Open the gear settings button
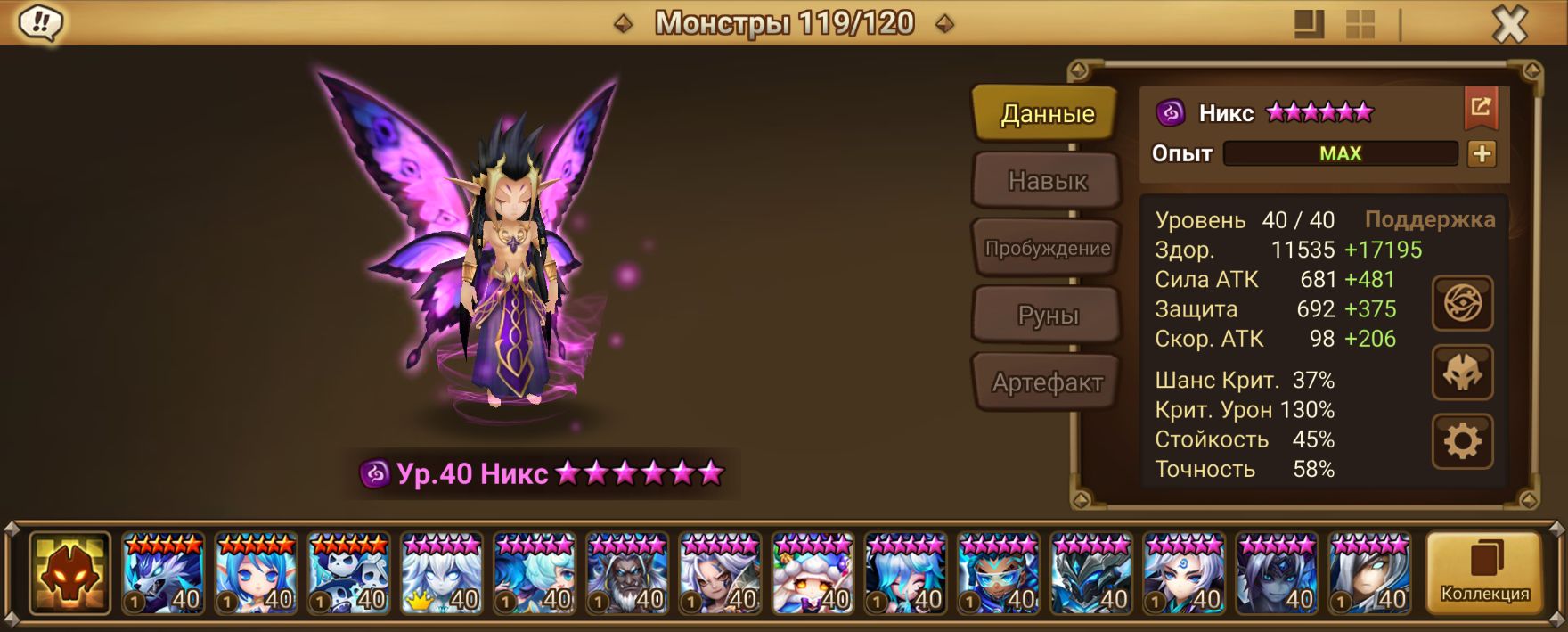The width and height of the screenshot is (1568, 632). point(1462,440)
